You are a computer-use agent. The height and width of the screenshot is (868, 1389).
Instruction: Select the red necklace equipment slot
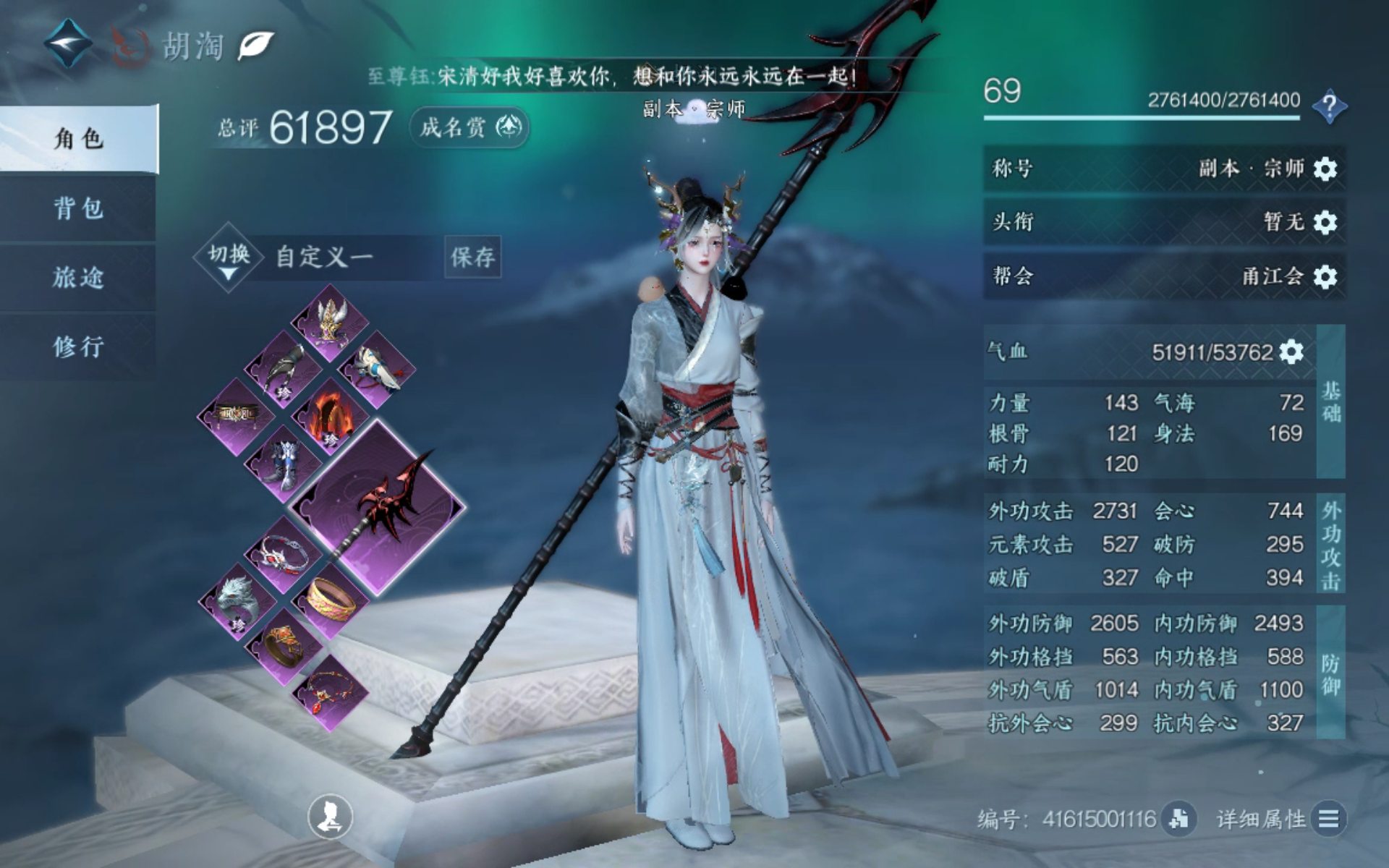329,692
